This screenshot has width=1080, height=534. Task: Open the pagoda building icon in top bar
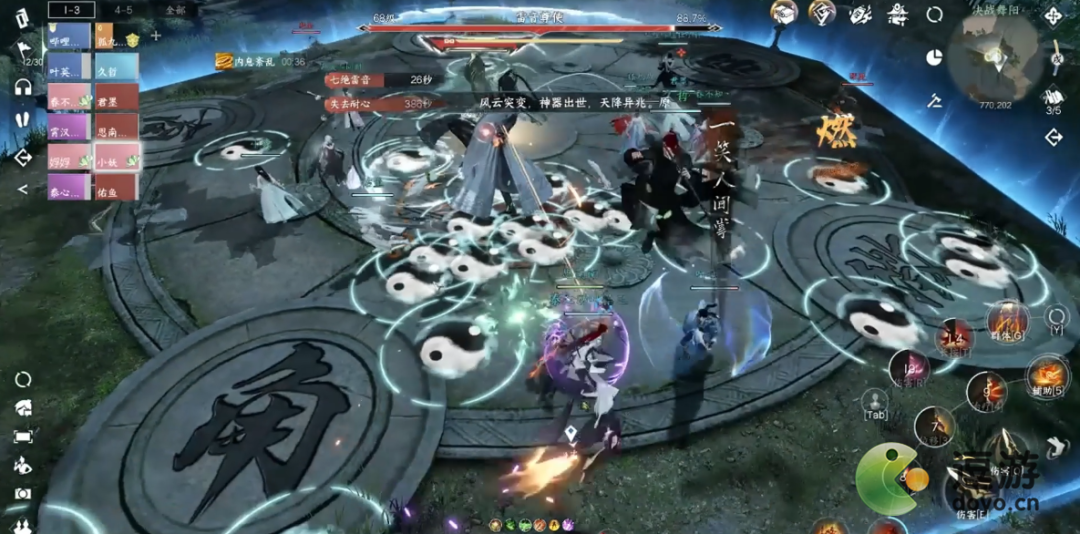(x=898, y=14)
